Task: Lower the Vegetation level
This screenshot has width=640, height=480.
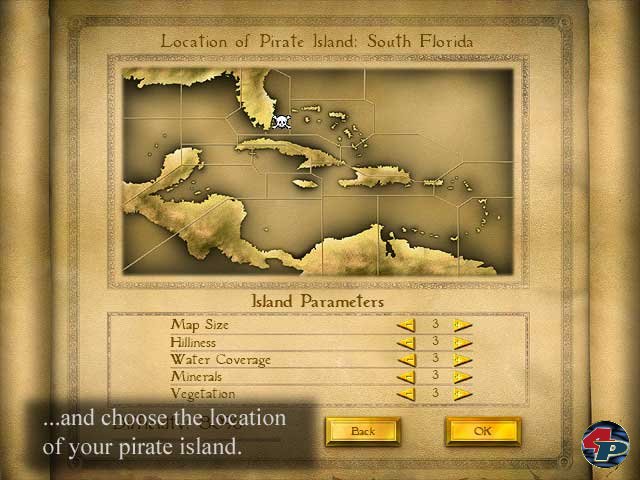Action: point(406,394)
